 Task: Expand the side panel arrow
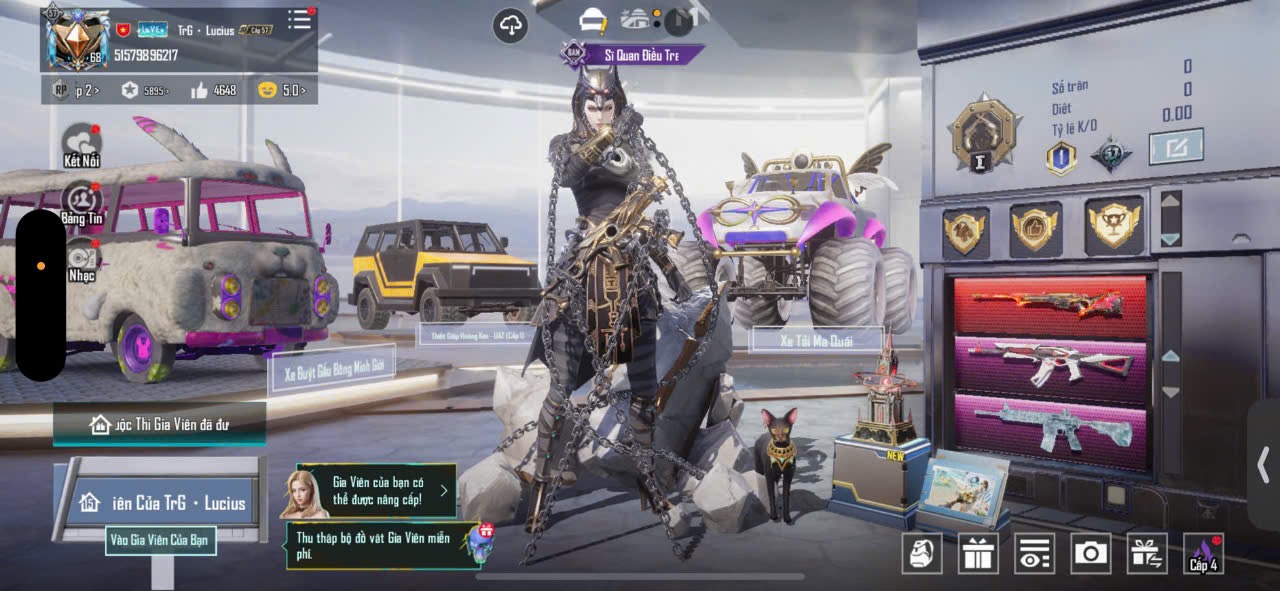pos(1264,465)
